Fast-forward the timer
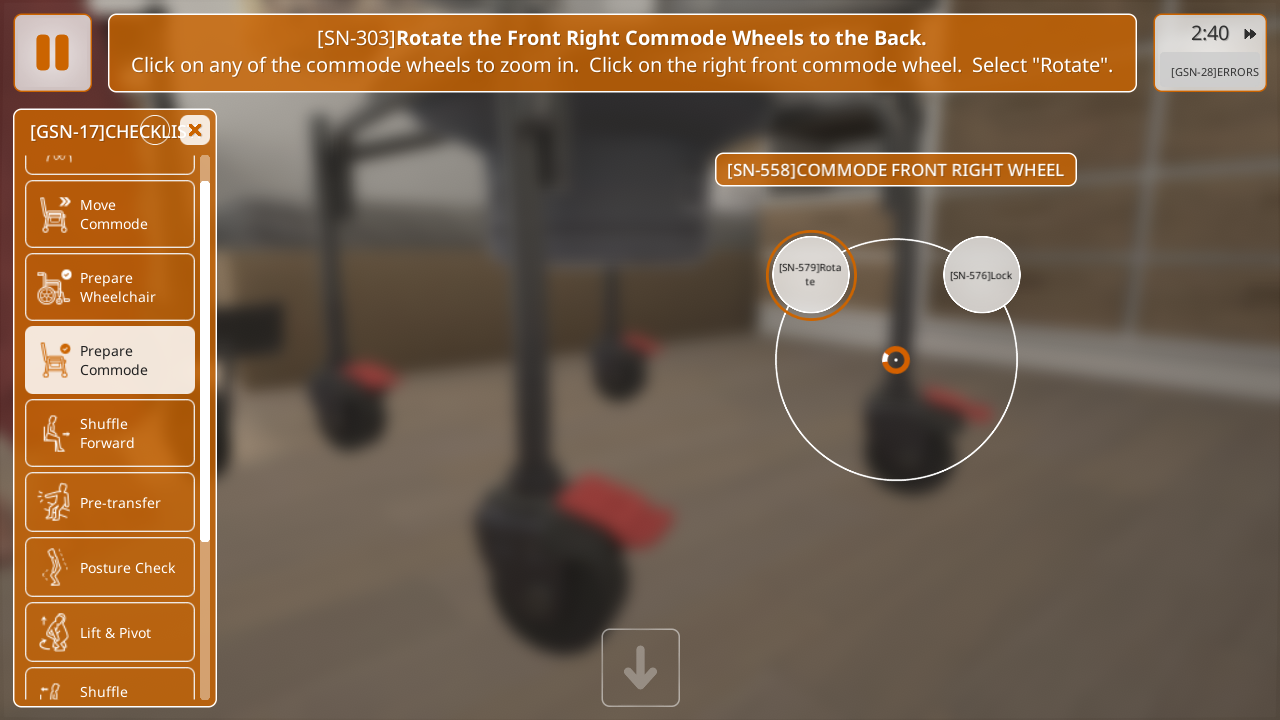1280x720 pixels. point(1250,34)
